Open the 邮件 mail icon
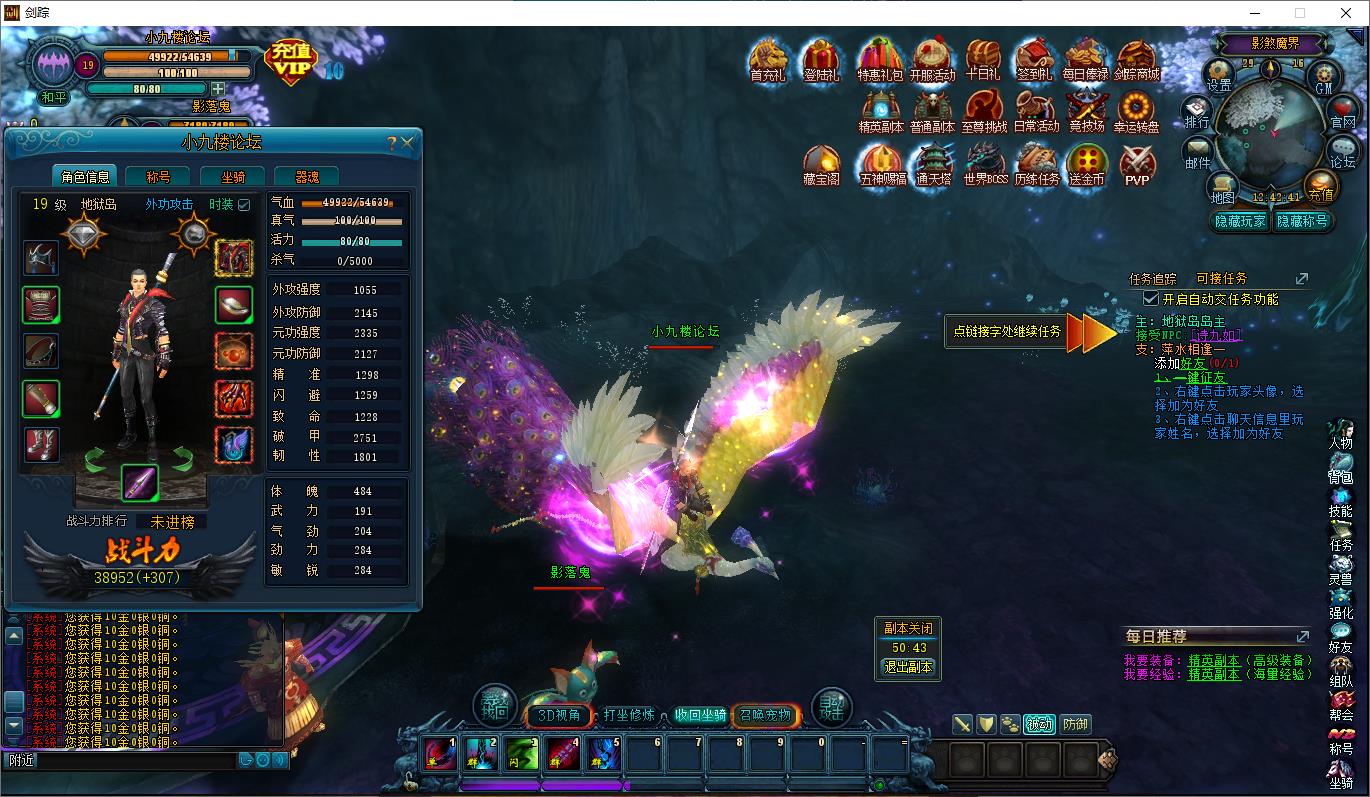This screenshot has height=797, width=1370. [x=1197, y=154]
